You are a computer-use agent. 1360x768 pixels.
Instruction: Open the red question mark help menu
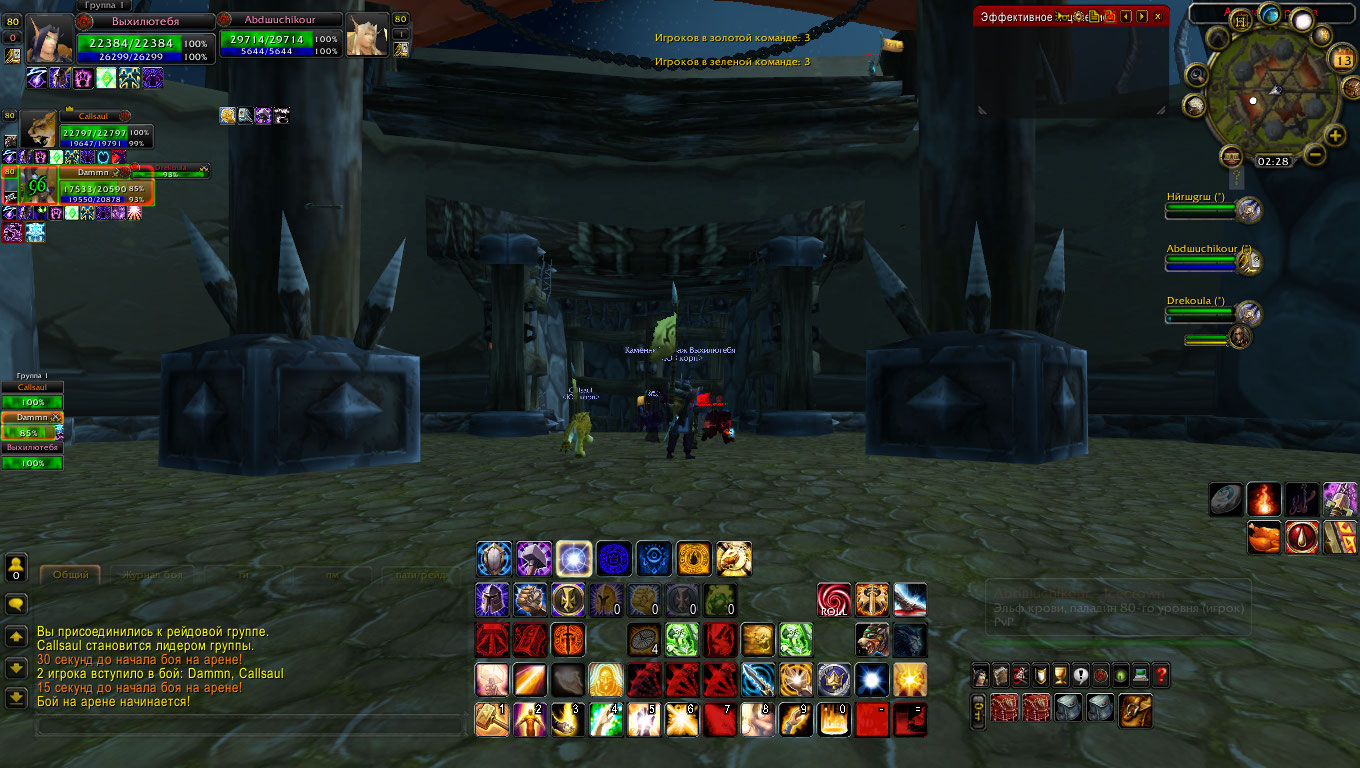click(x=1160, y=675)
